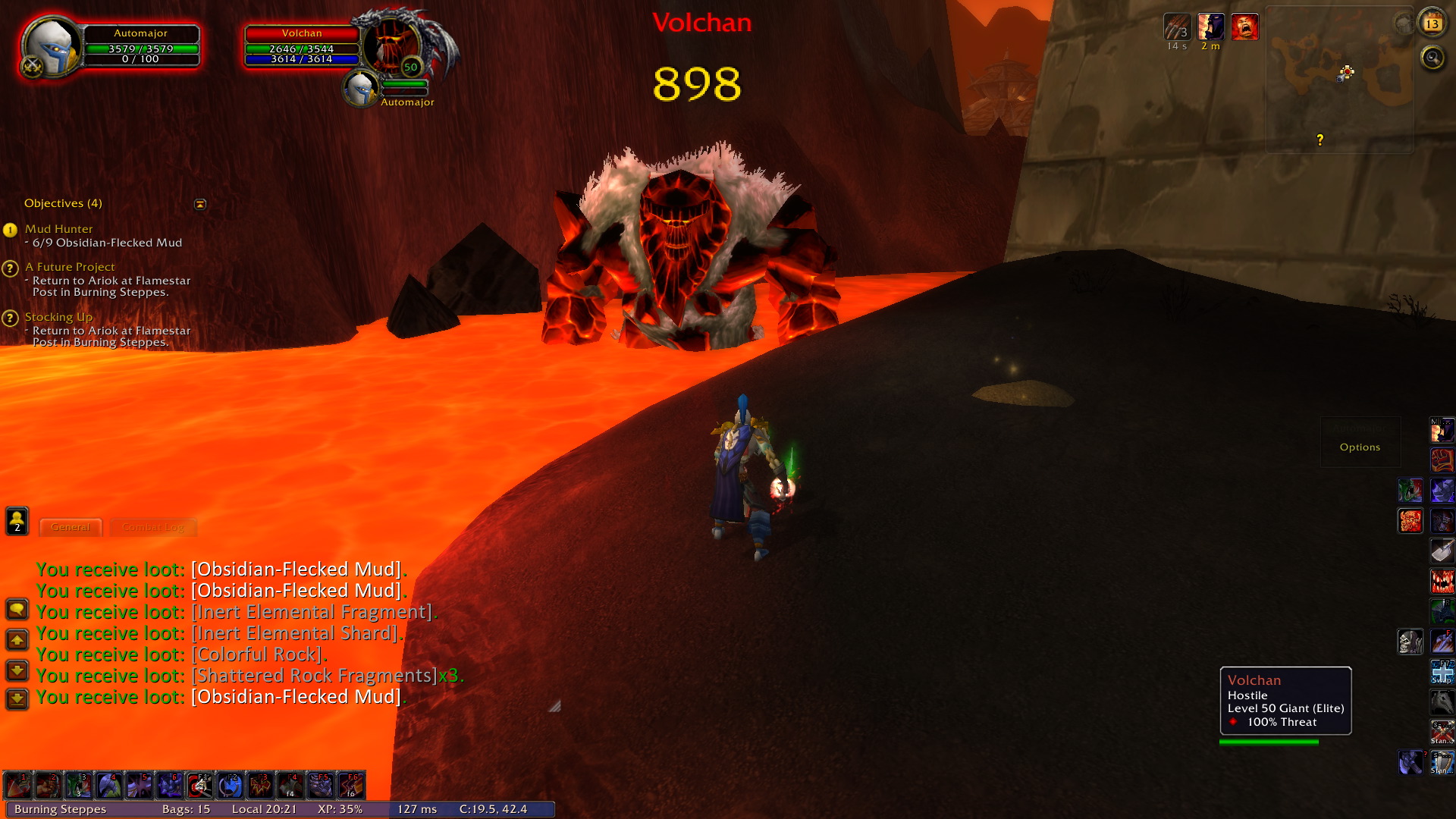Use the blue axe ability on slot 4
The height and width of the screenshot is (819, 1456).
pos(108,786)
